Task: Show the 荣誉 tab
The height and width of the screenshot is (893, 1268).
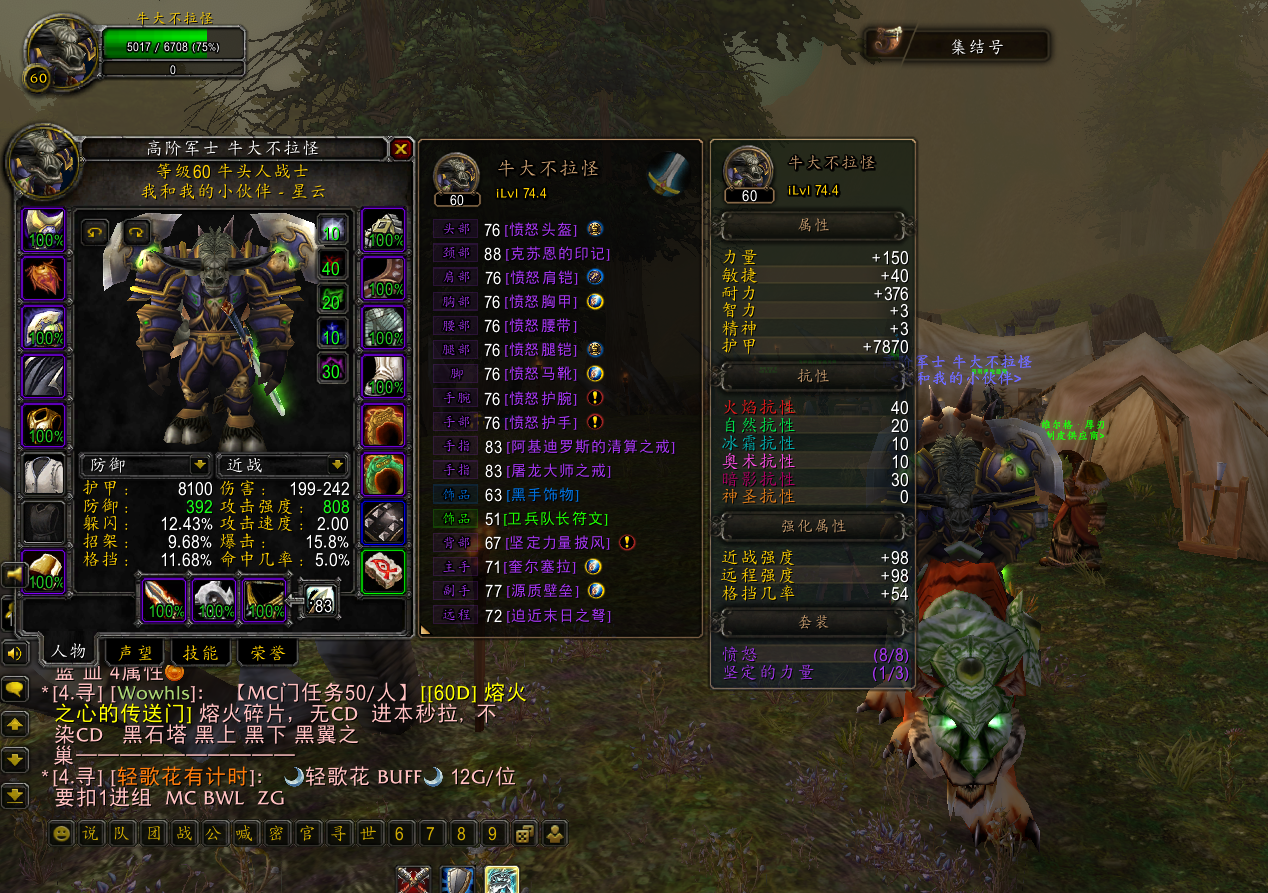Action: [266, 653]
